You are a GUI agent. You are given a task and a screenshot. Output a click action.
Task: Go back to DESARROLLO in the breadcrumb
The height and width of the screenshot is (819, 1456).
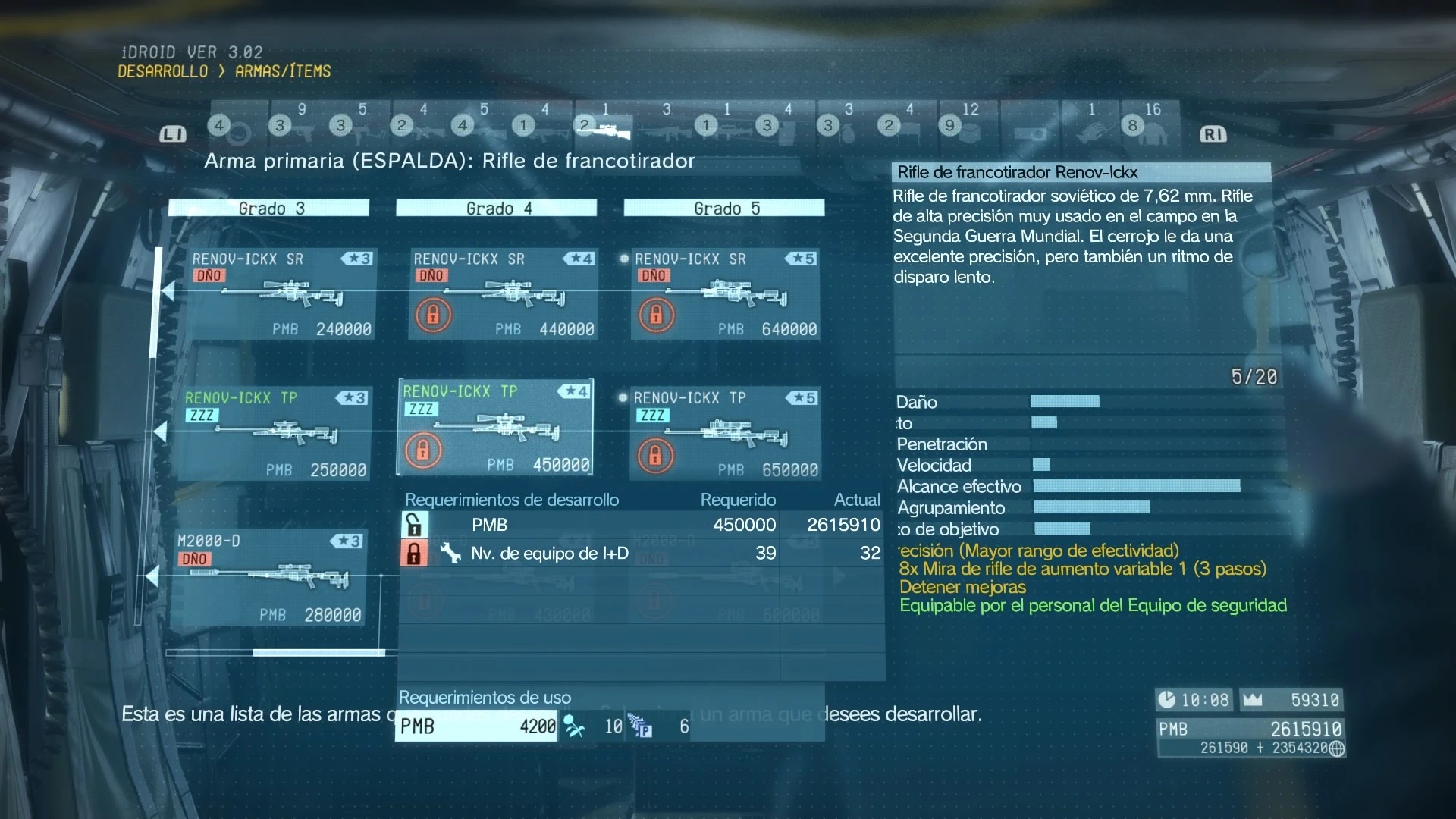tap(162, 71)
